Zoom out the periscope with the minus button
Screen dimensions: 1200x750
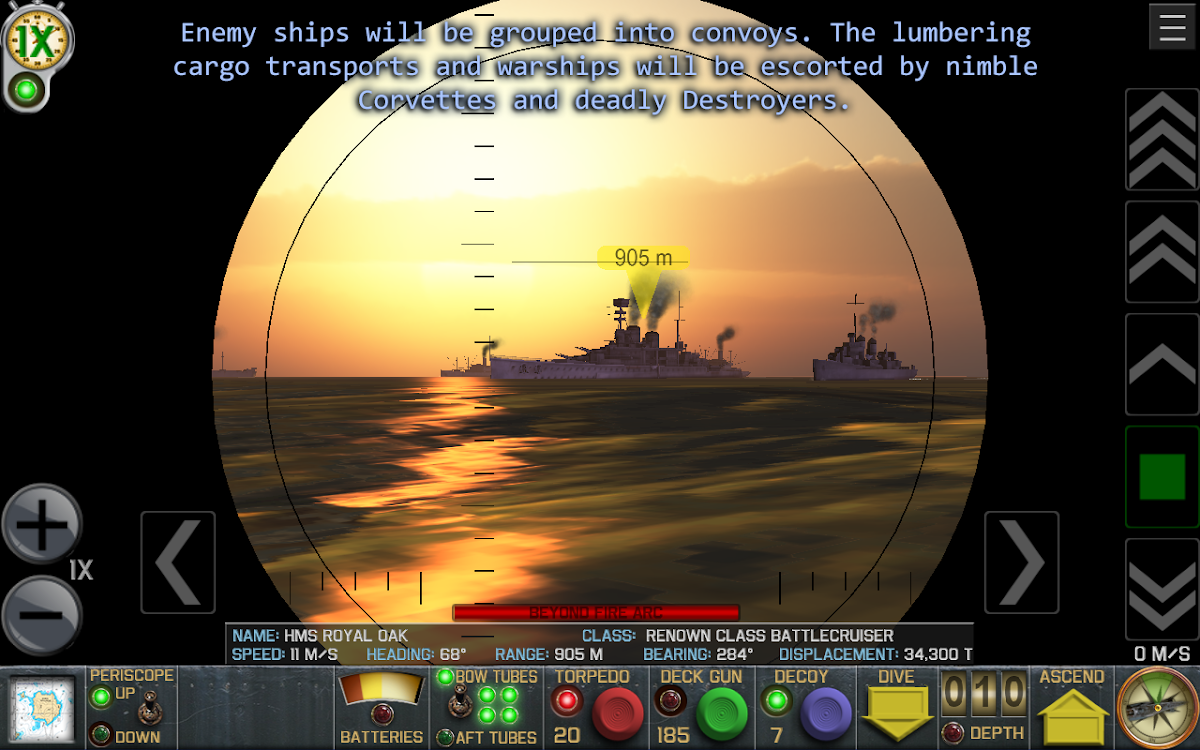[42, 615]
